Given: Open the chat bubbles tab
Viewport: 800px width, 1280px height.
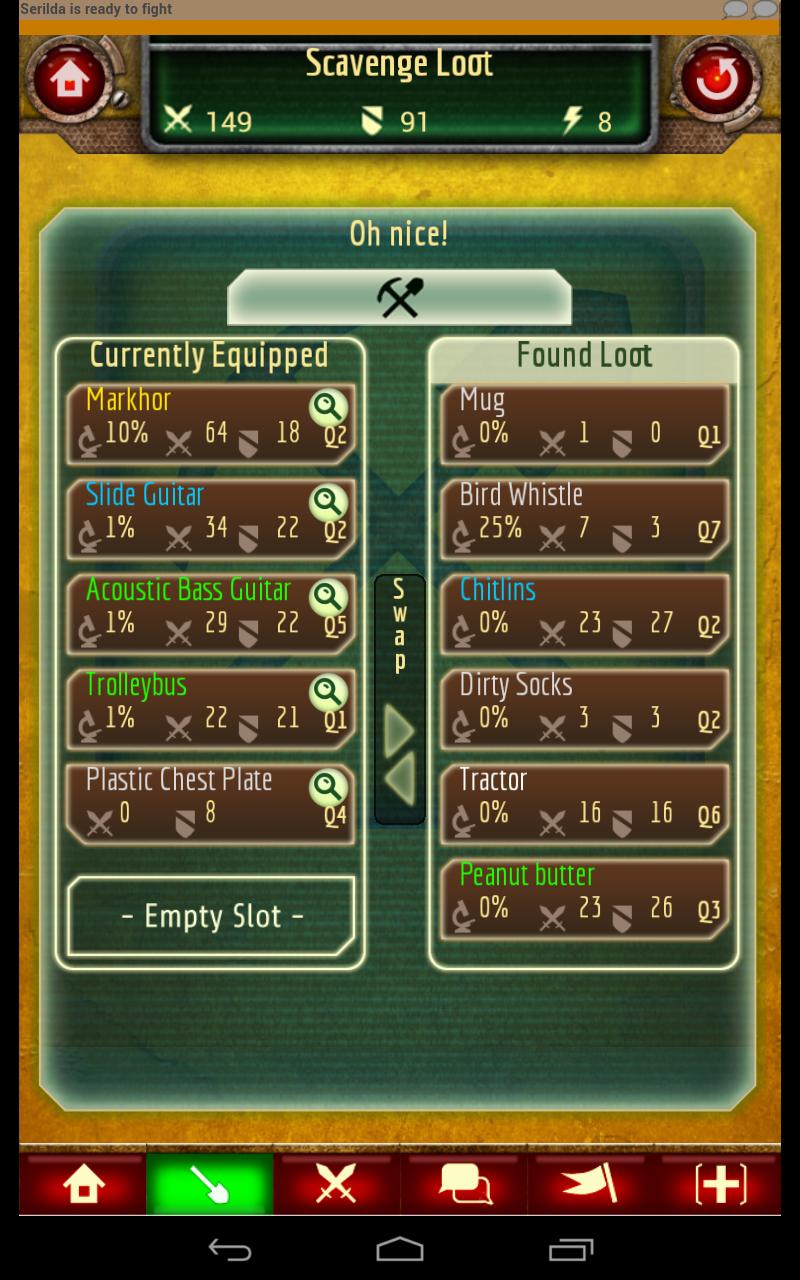Looking at the screenshot, I should (464, 1185).
